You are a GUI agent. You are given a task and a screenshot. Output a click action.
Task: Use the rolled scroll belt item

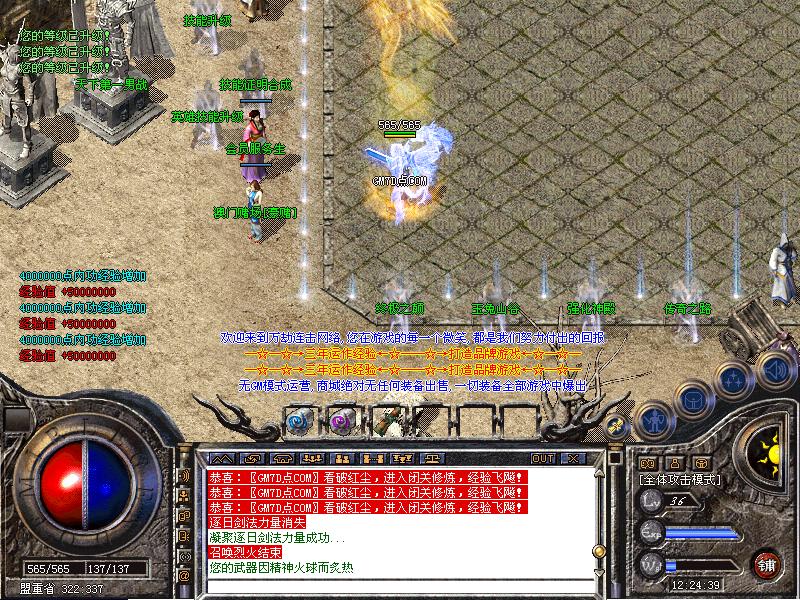(x=386, y=420)
